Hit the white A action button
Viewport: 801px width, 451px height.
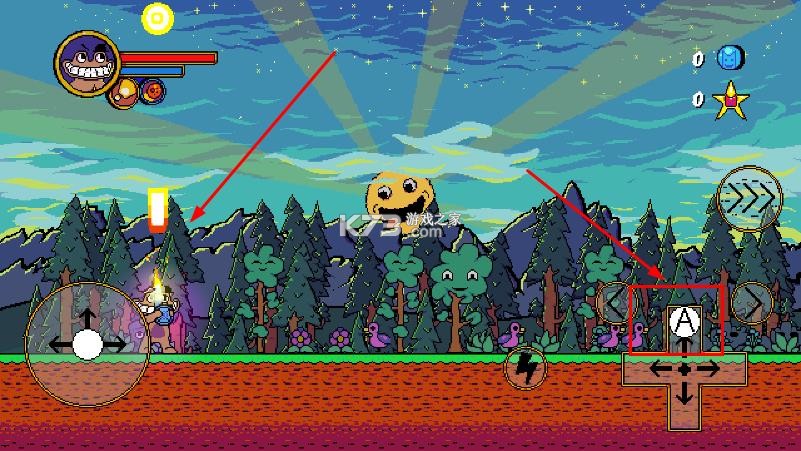tap(683, 320)
